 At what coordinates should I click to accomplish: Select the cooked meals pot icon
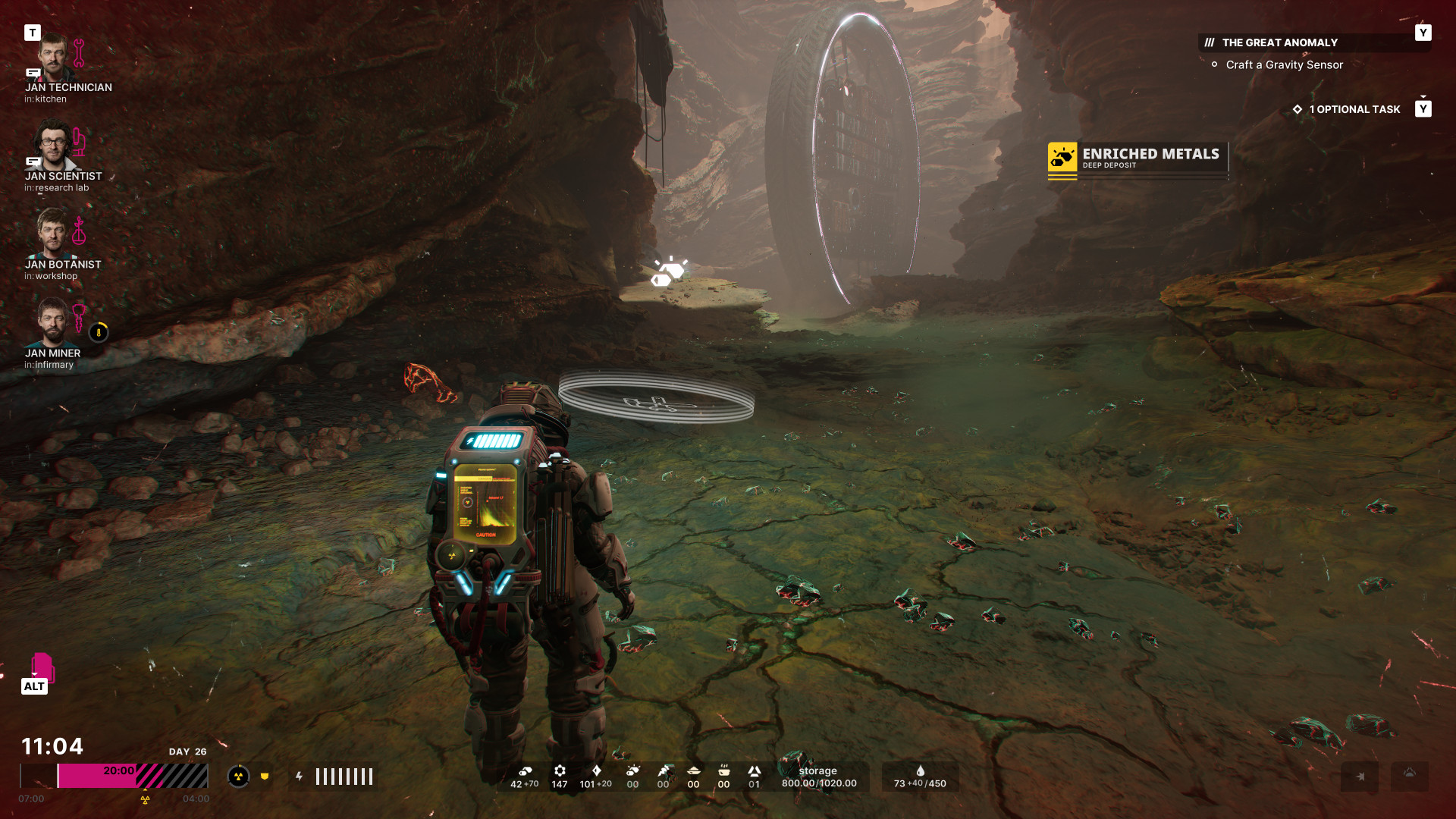(x=723, y=771)
